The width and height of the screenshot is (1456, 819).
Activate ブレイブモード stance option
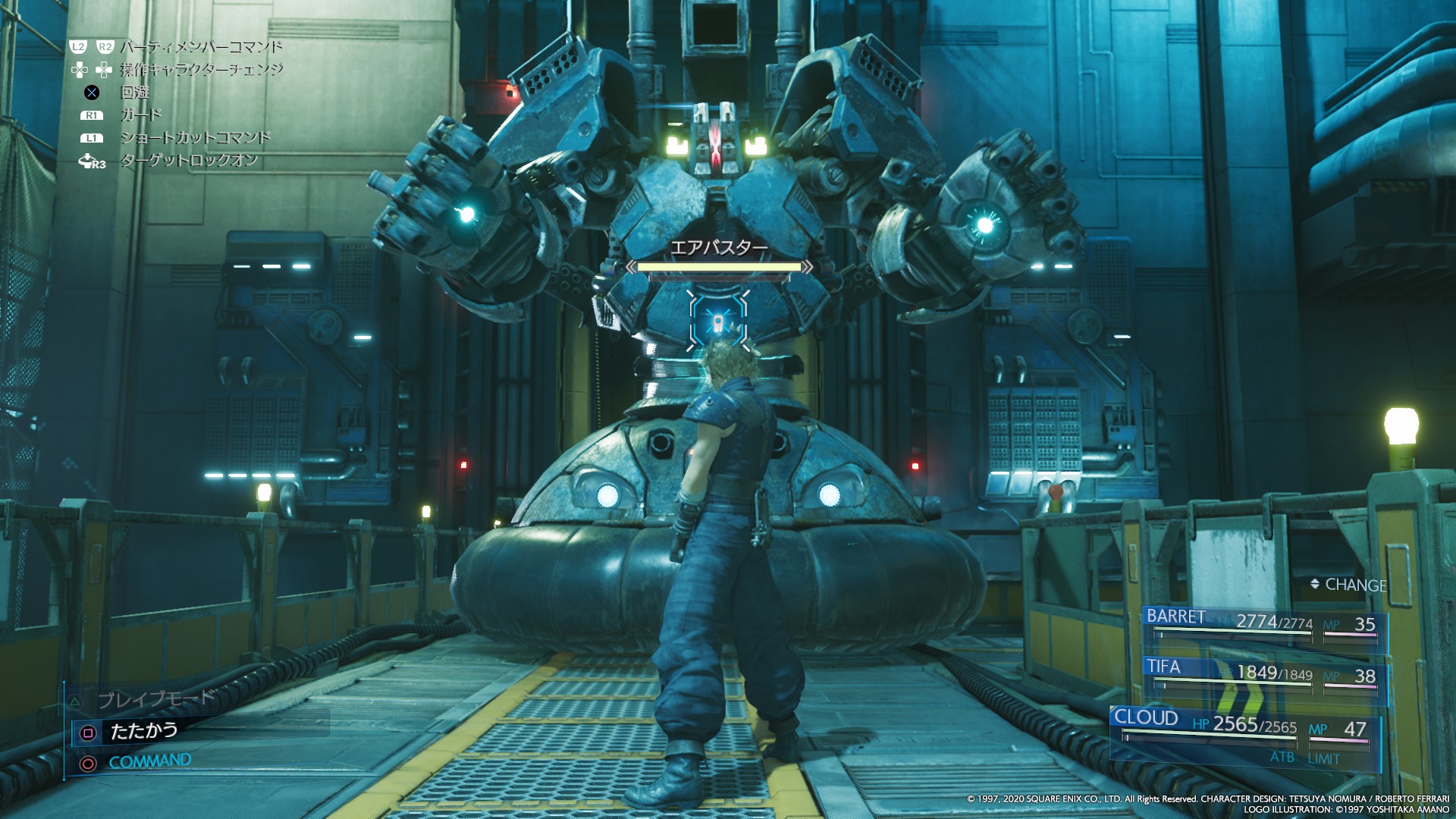[x=155, y=699]
